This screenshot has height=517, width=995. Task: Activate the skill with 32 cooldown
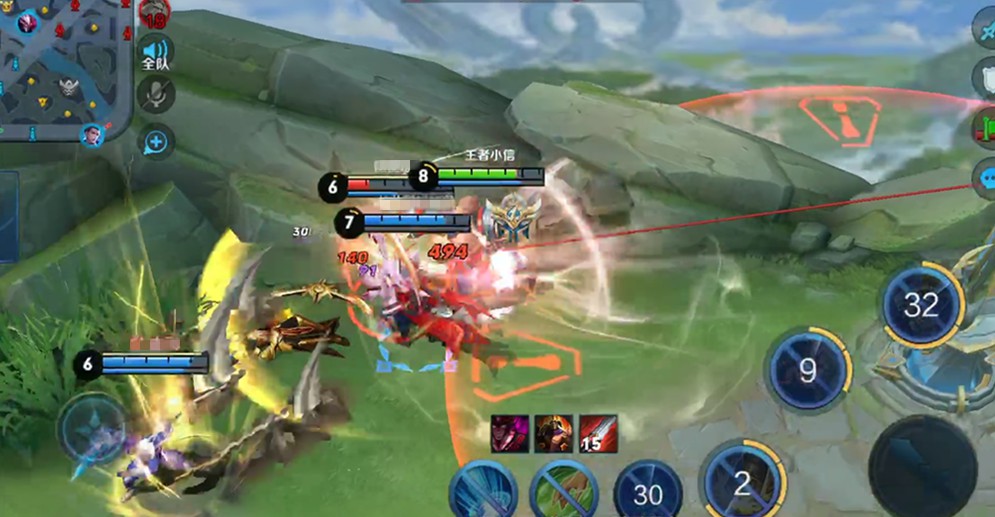click(x=921, y=305)
